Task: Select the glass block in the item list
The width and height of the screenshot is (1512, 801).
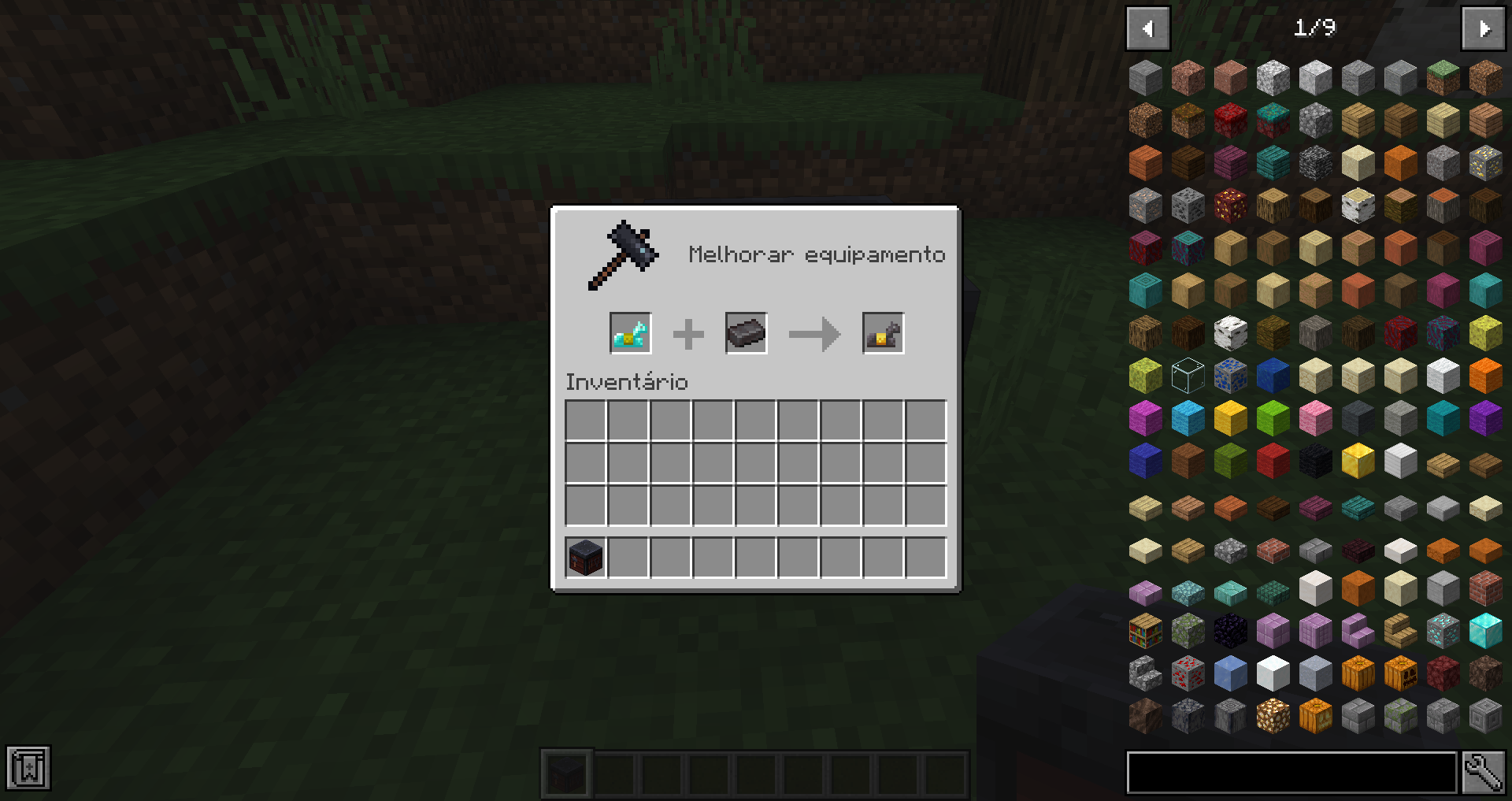Action: (x=1188, y=376)
